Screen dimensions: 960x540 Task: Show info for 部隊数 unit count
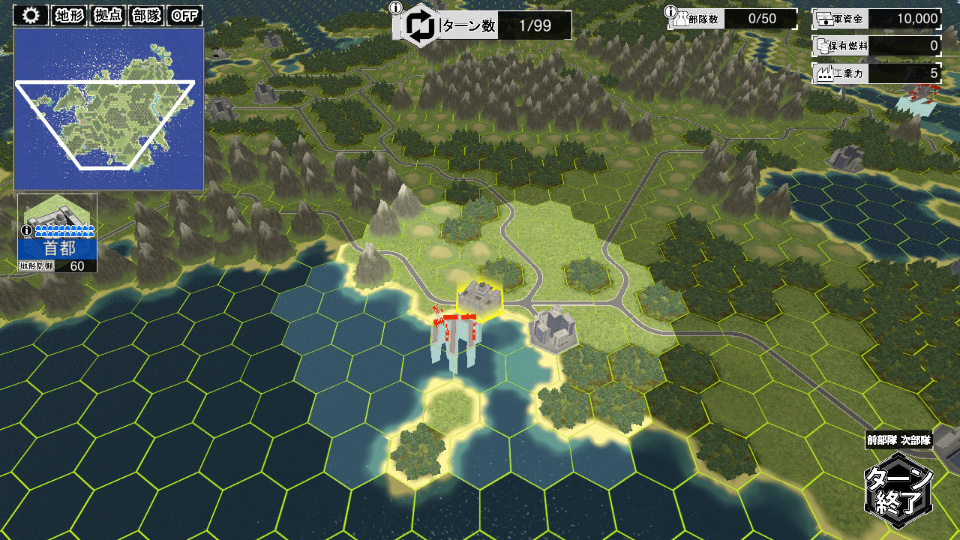point(673,9)
